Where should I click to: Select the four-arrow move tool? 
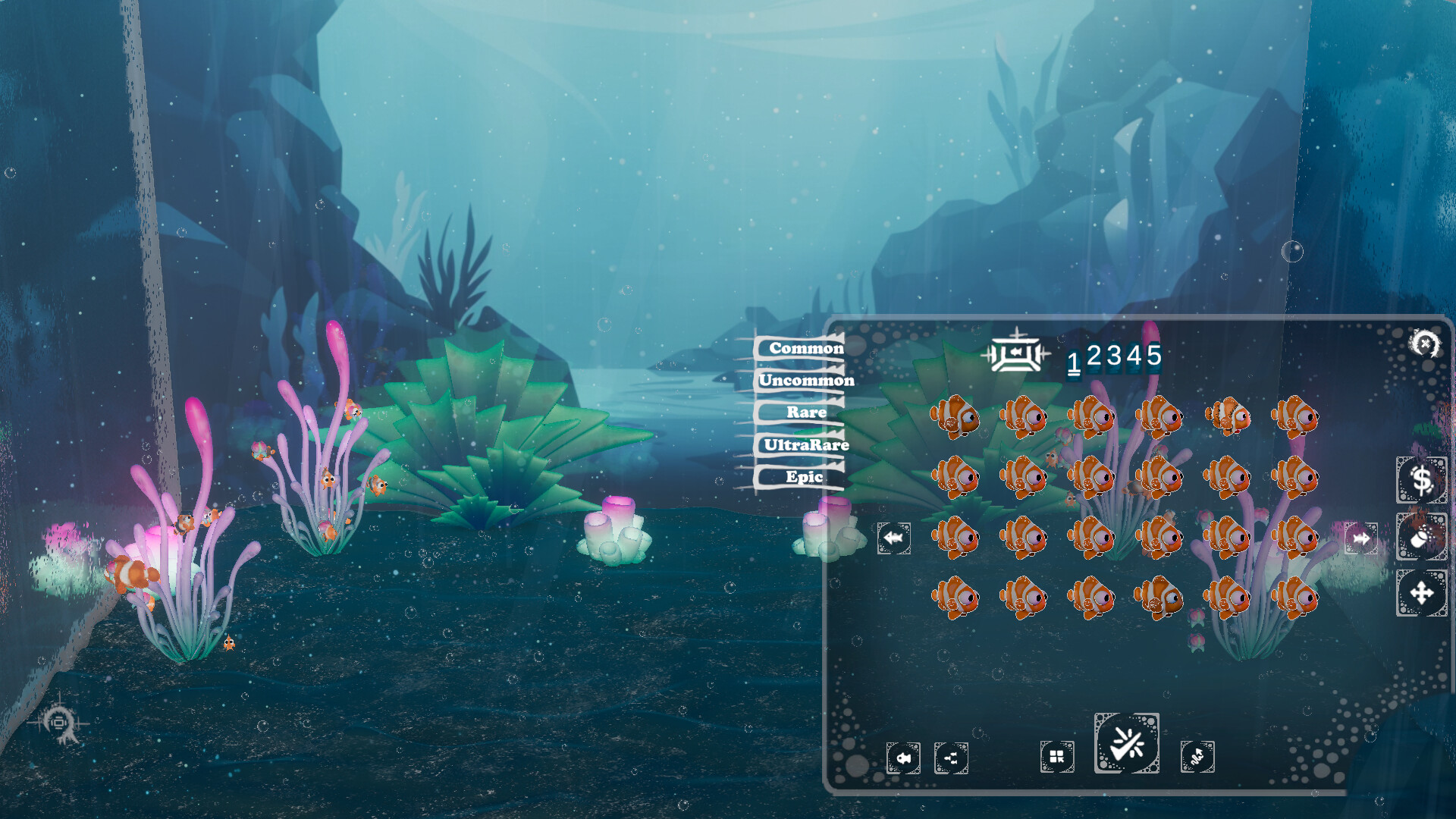[1421, 593]
